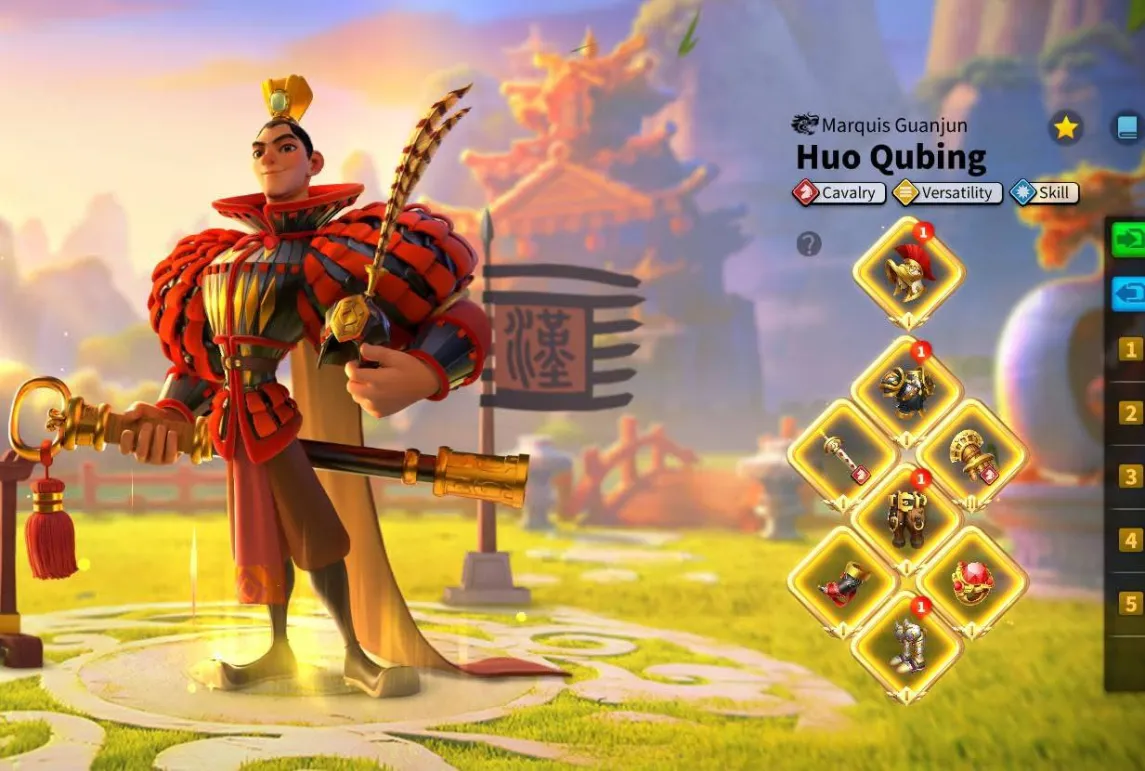Choose the ruby ring accessory slot

coord(972,582)
